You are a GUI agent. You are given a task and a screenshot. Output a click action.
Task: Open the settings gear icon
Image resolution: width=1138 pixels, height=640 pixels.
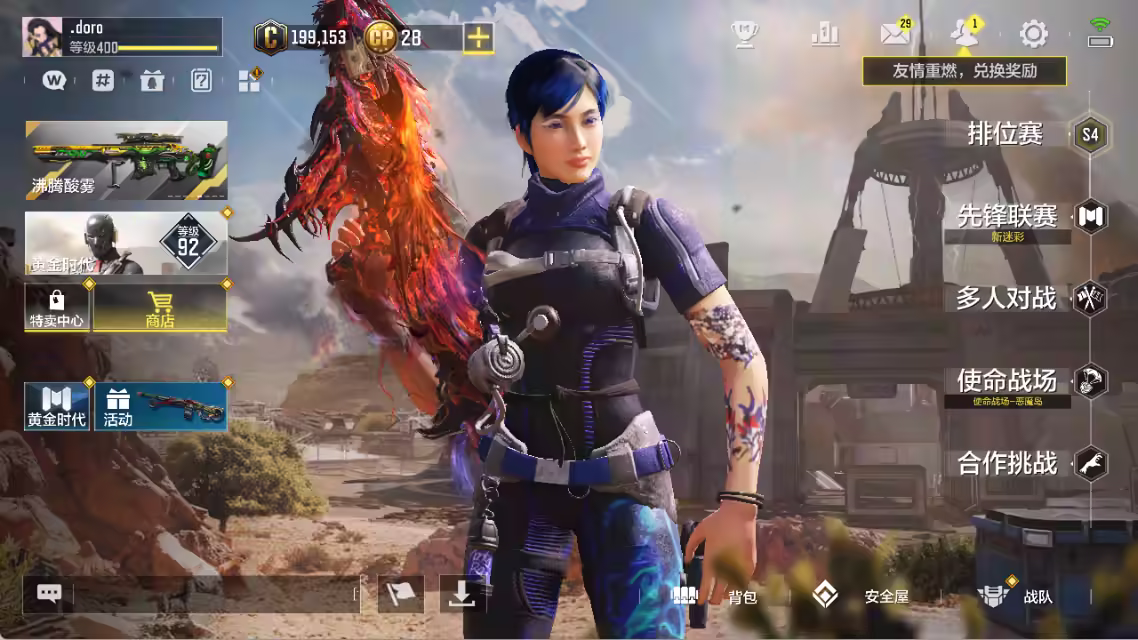(1033, 34)
